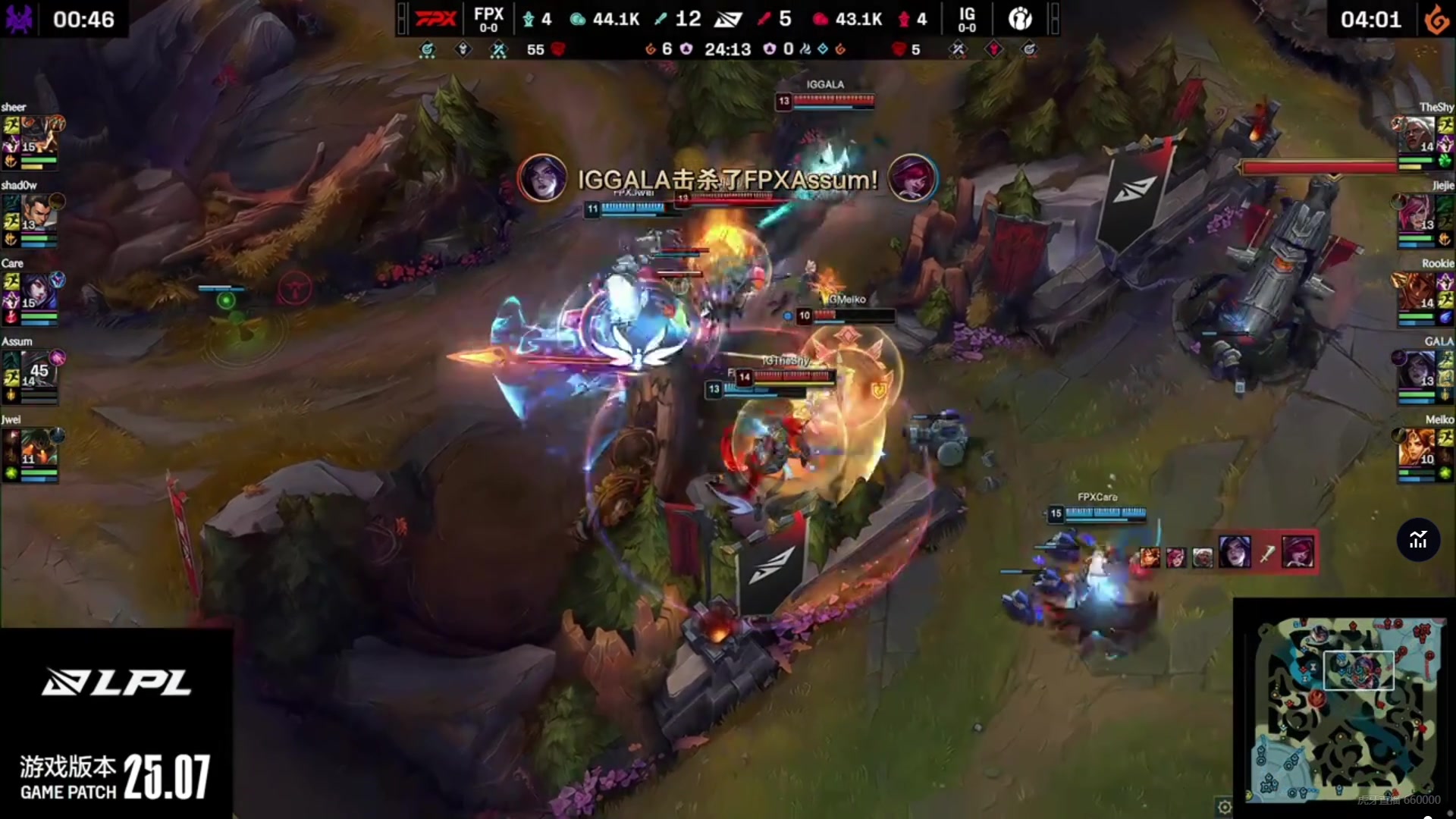This screenshot has height=819, width=1456.
Task: Open the gear settings beside the minimap
Action: (1224, 806)
